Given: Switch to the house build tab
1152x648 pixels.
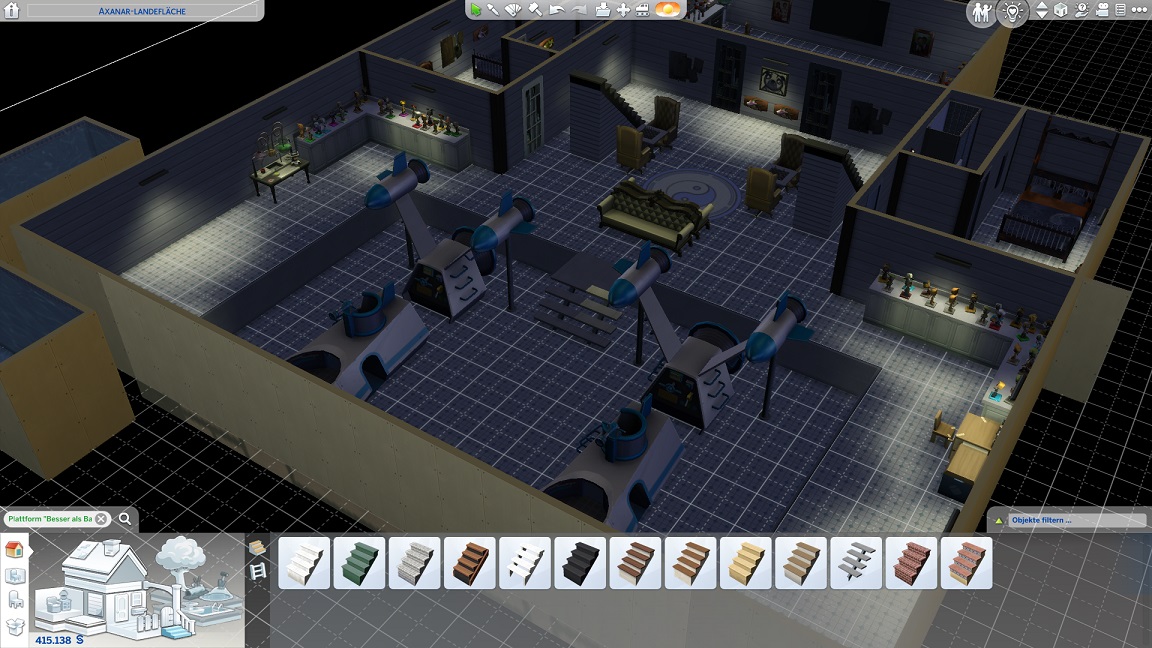Looking at the screenshot, I should coord(15,550).
